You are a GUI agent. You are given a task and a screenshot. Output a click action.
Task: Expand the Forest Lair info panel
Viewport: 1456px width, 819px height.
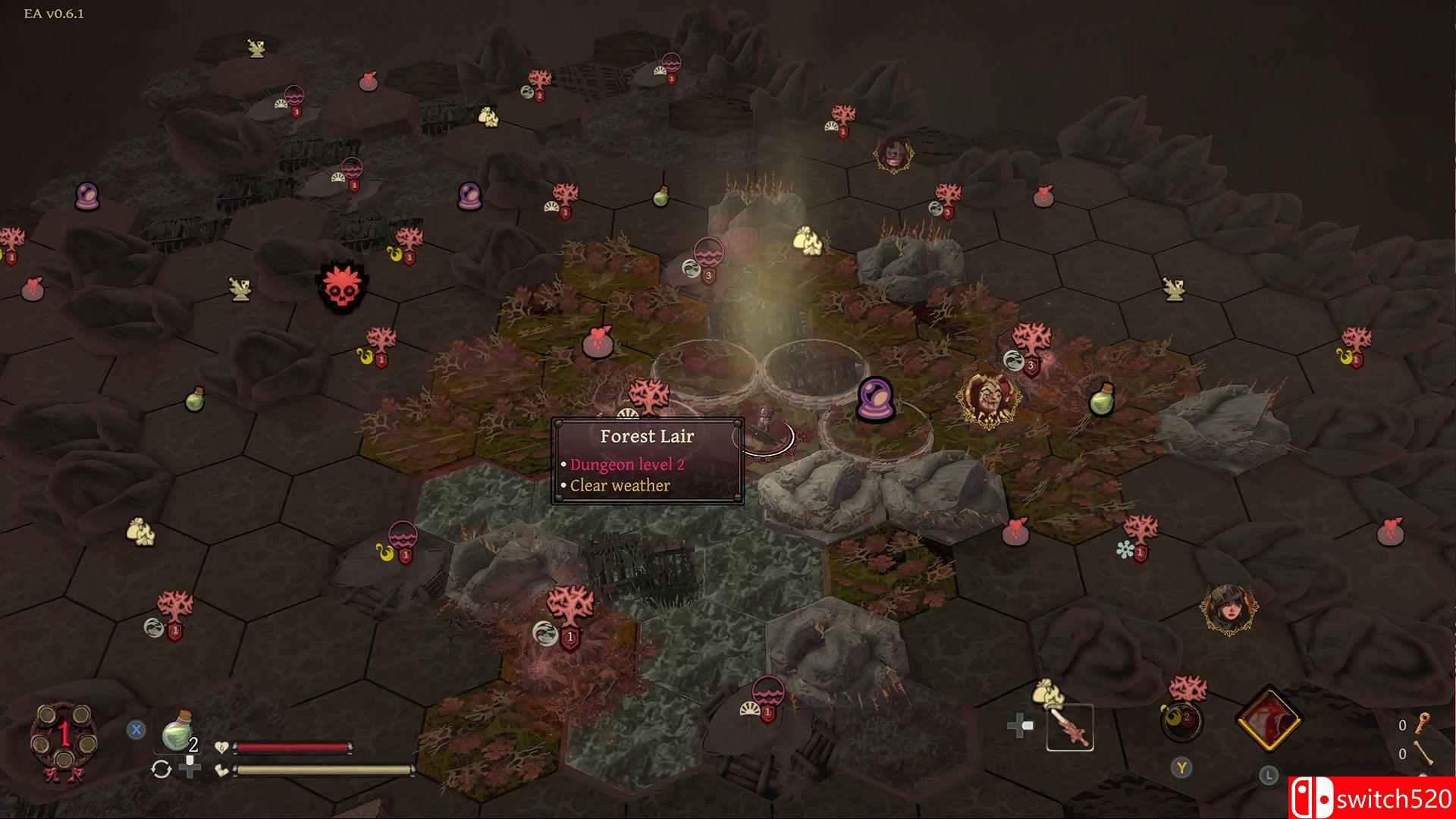coord(646,436)
